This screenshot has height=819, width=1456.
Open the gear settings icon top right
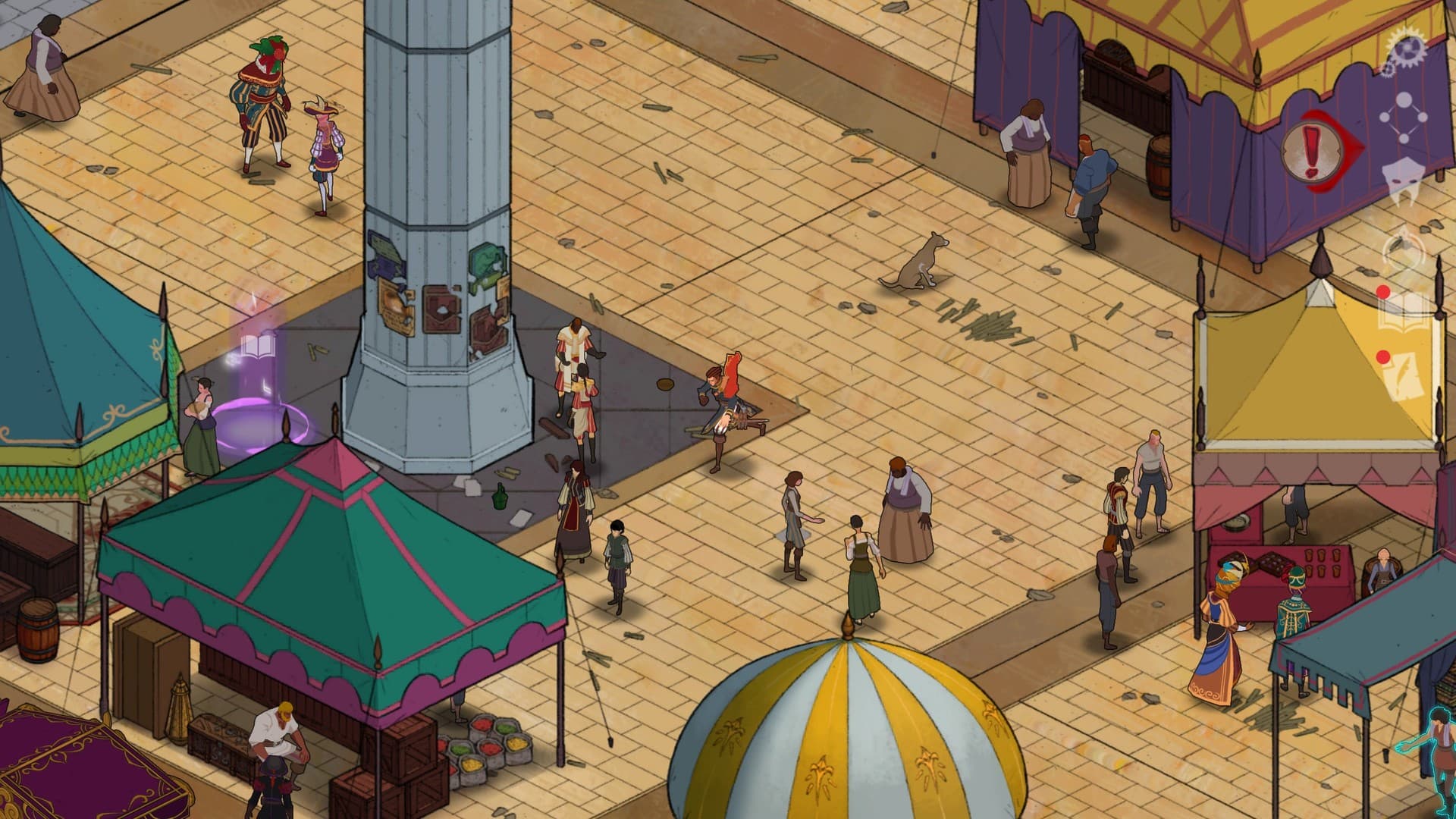pos(1407,50)
